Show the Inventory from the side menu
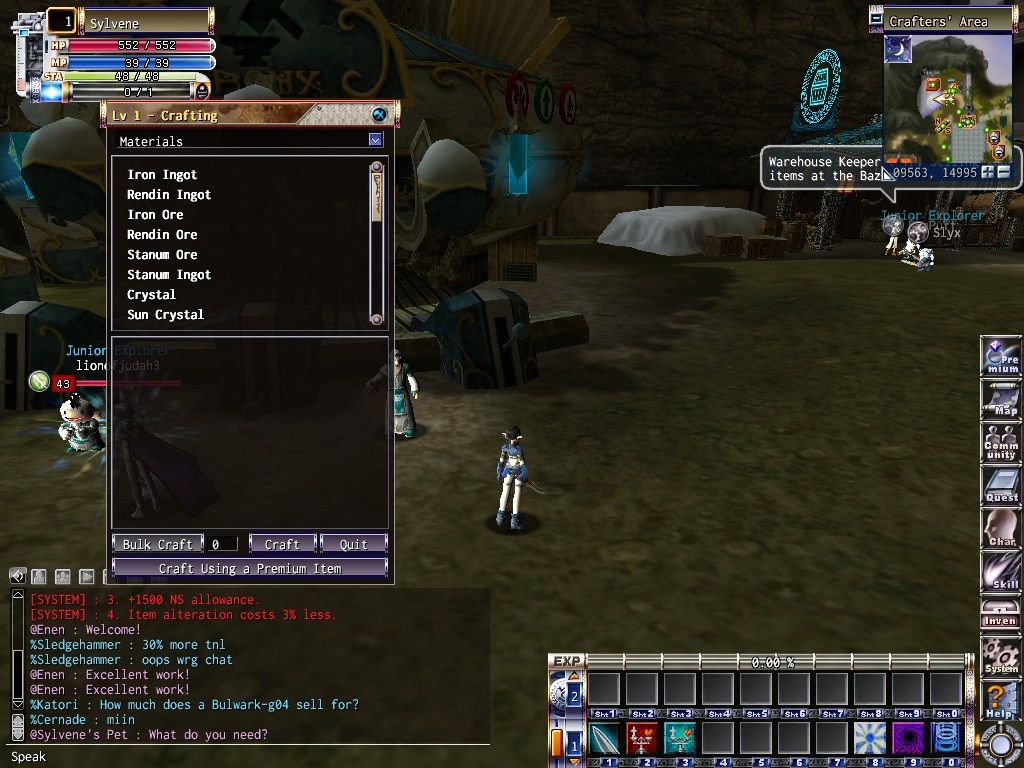The width and height of the screenshot is (1024, 768). (x=1001, y=613)
